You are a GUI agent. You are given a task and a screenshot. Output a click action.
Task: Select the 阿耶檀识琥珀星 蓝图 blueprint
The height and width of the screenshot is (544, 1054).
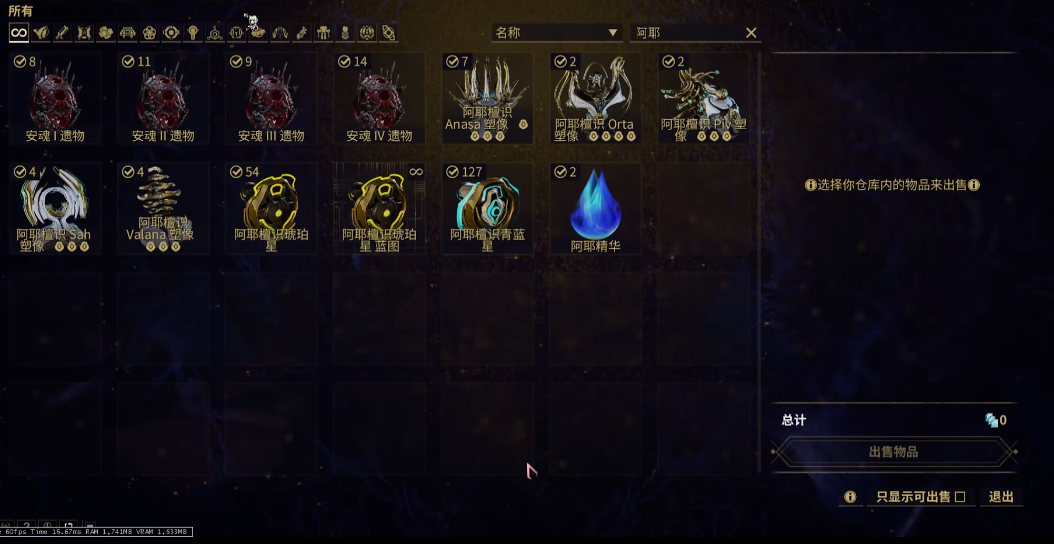(x=379, y=209)
